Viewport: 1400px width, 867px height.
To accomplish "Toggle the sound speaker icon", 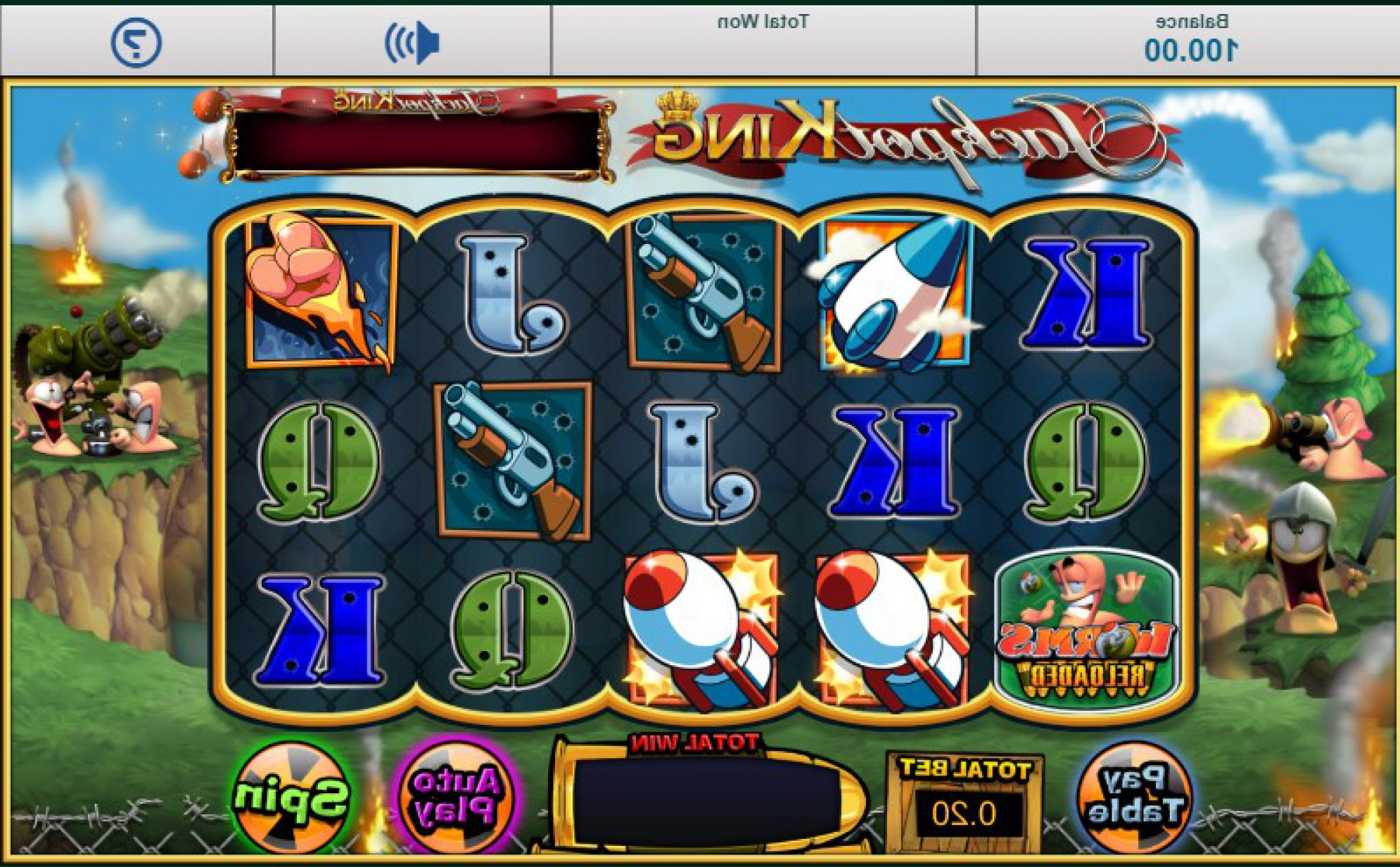I will 412,41.
